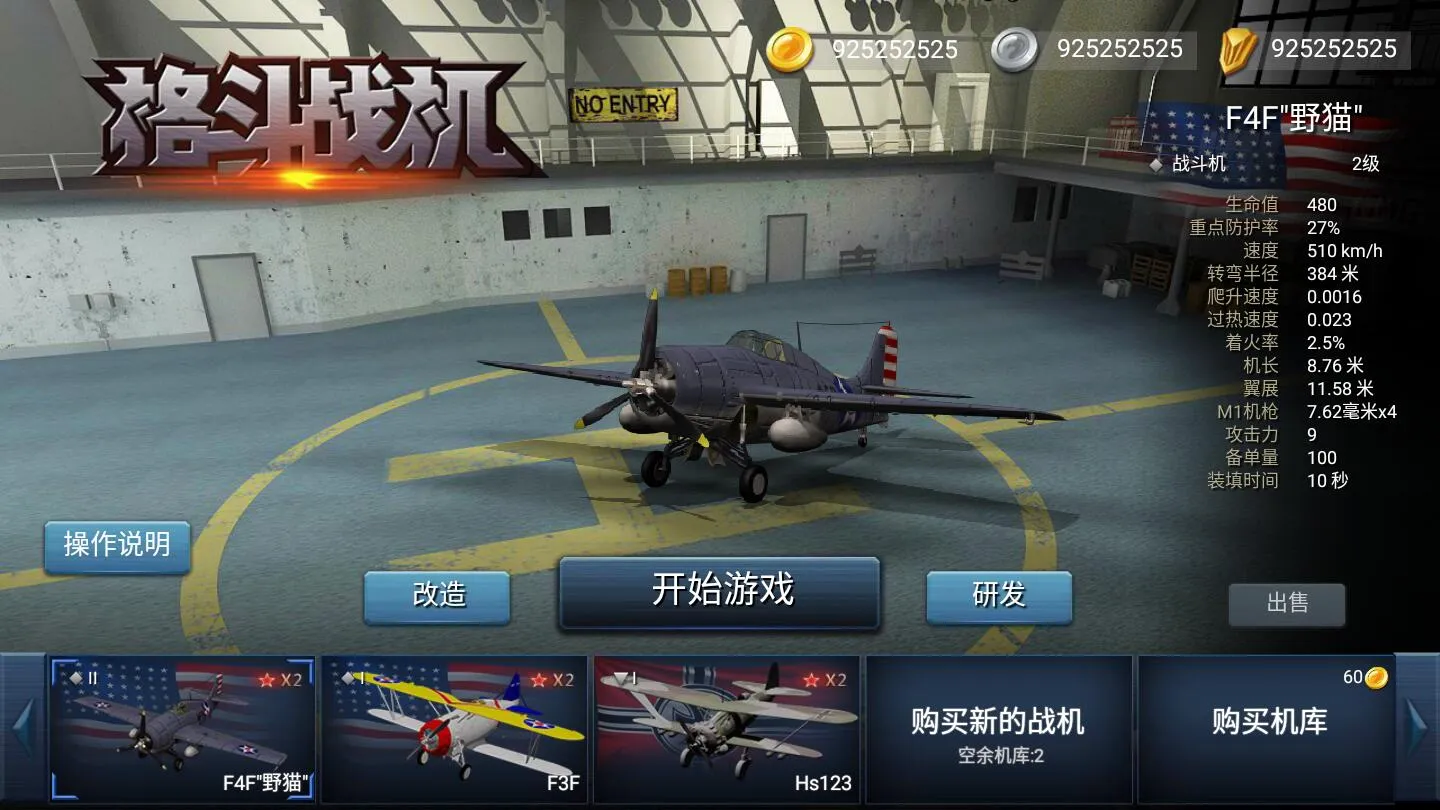Select the yellow F3F biplane thumbnail

point(455,728)
